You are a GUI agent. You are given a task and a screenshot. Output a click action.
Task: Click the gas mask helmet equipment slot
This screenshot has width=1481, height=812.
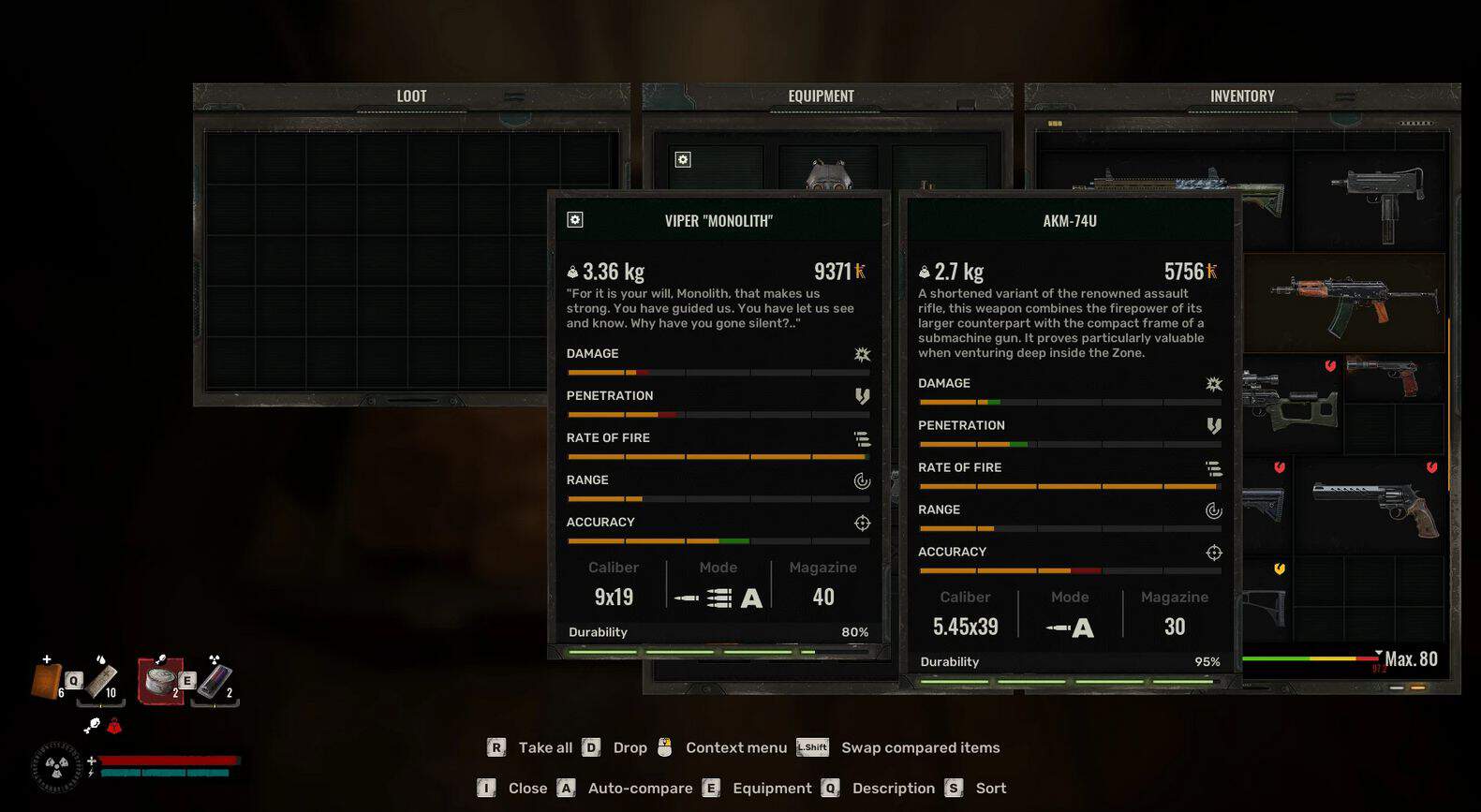828,174
